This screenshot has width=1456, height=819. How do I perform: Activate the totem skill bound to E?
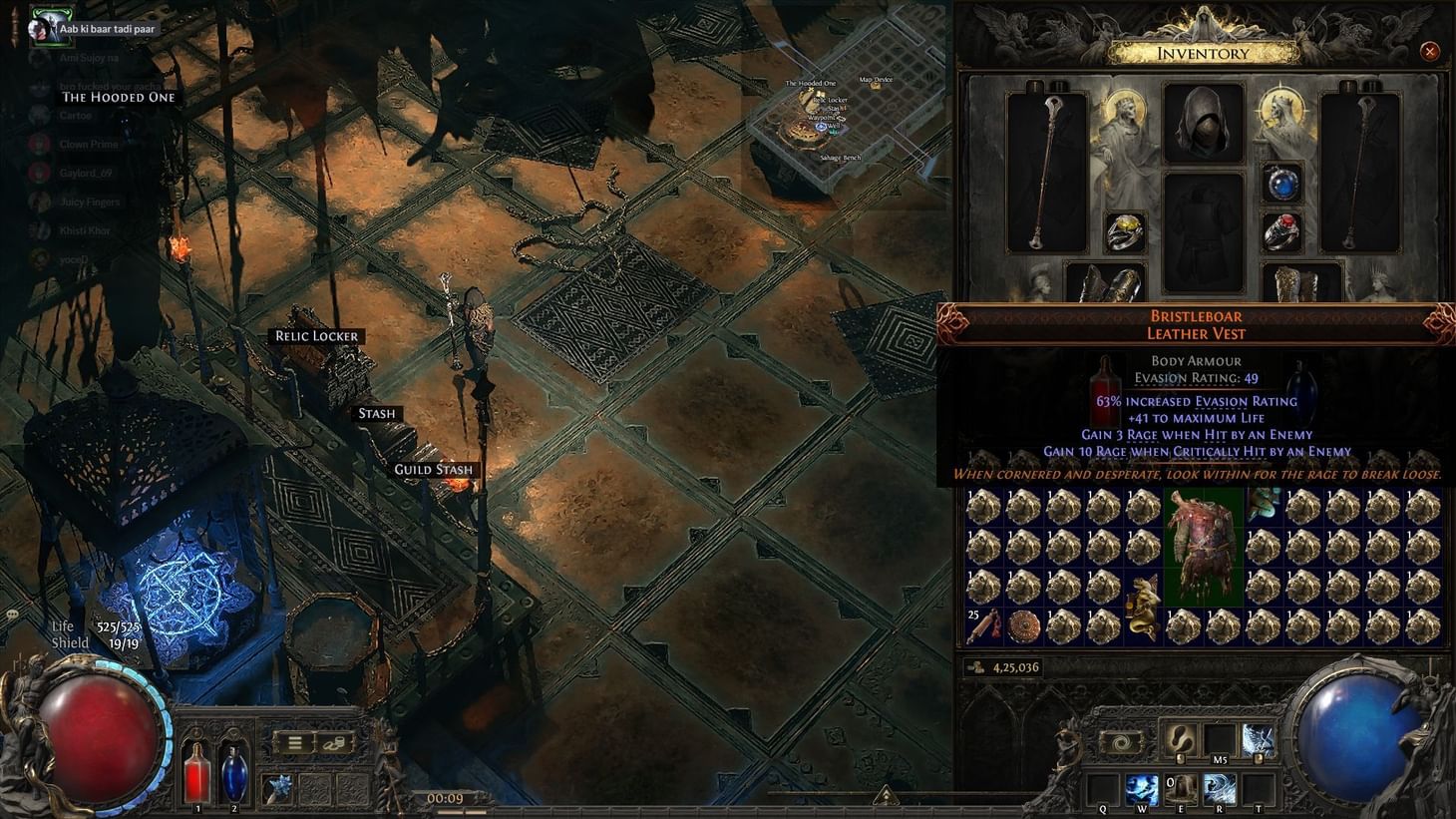pos(1181,789)
